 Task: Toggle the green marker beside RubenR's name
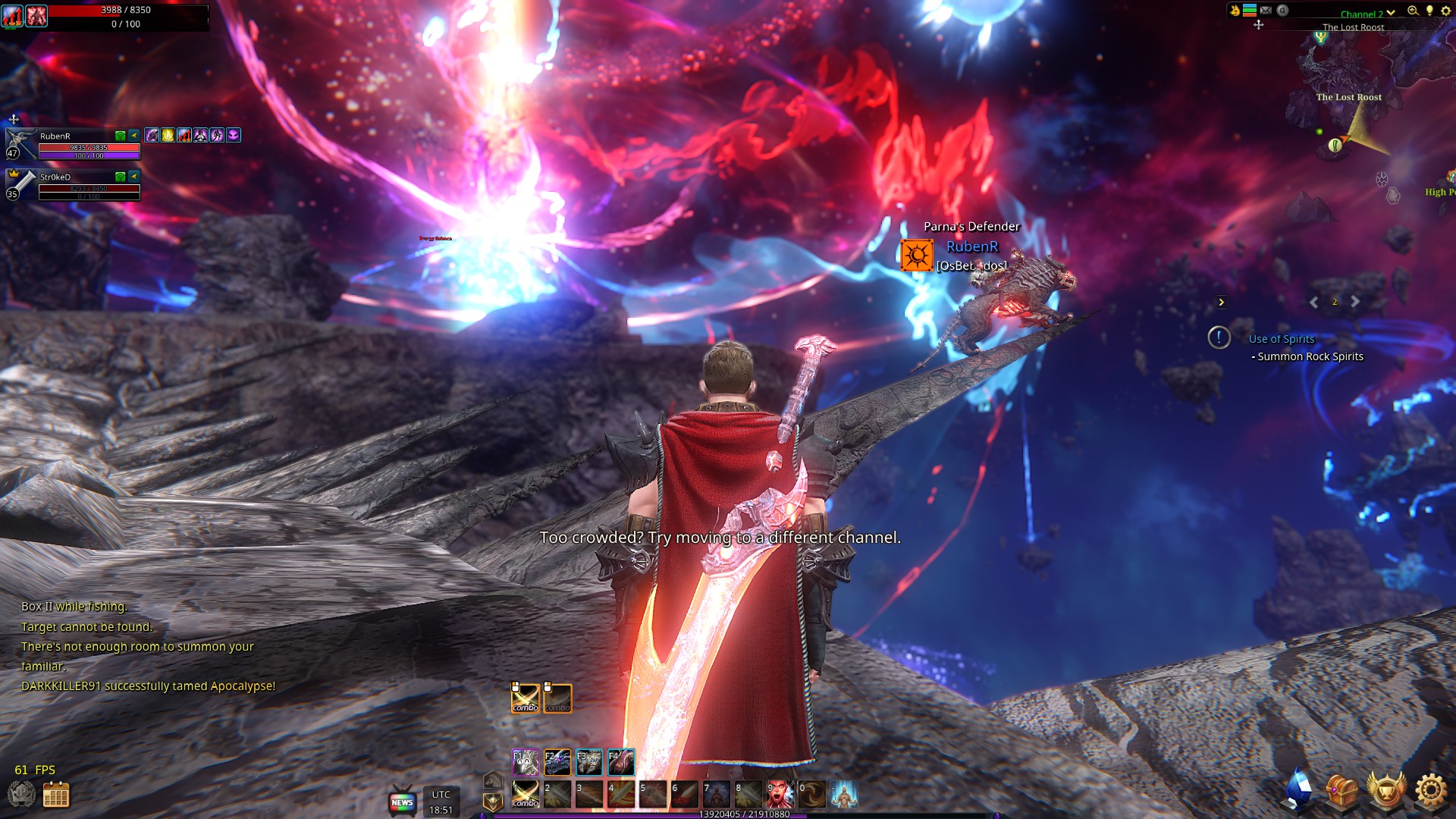(121, 136)
